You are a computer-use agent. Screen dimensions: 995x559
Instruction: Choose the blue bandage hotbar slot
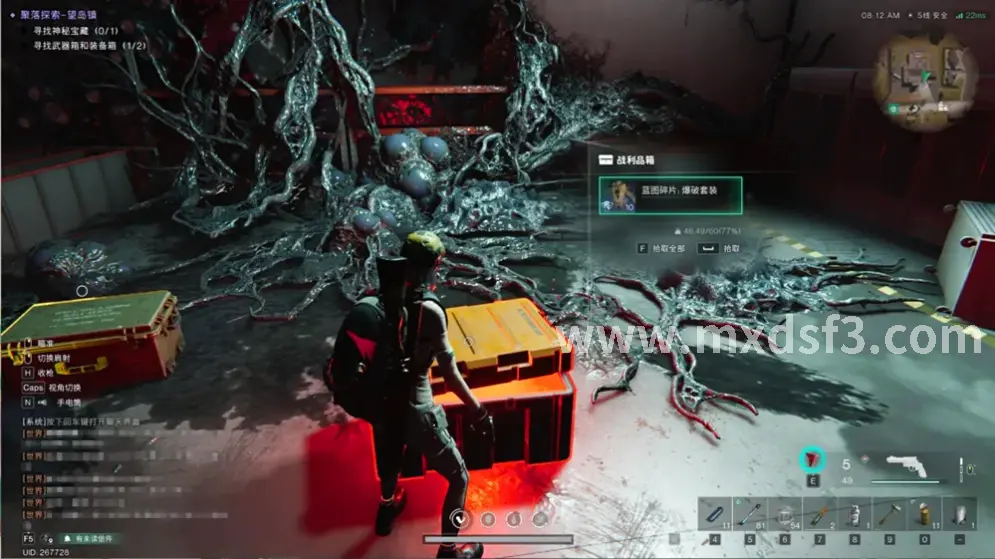pyautogui.click(x=713, y=516)
